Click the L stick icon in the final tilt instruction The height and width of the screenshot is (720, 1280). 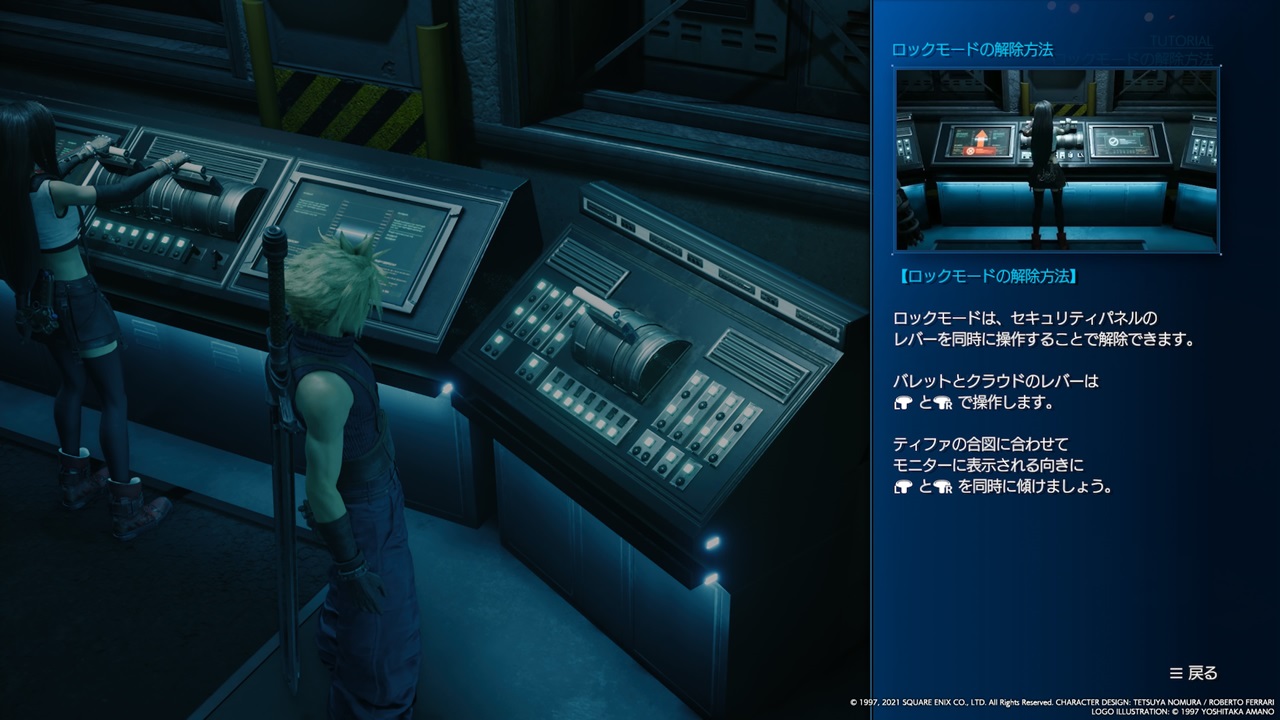(903, 485)
